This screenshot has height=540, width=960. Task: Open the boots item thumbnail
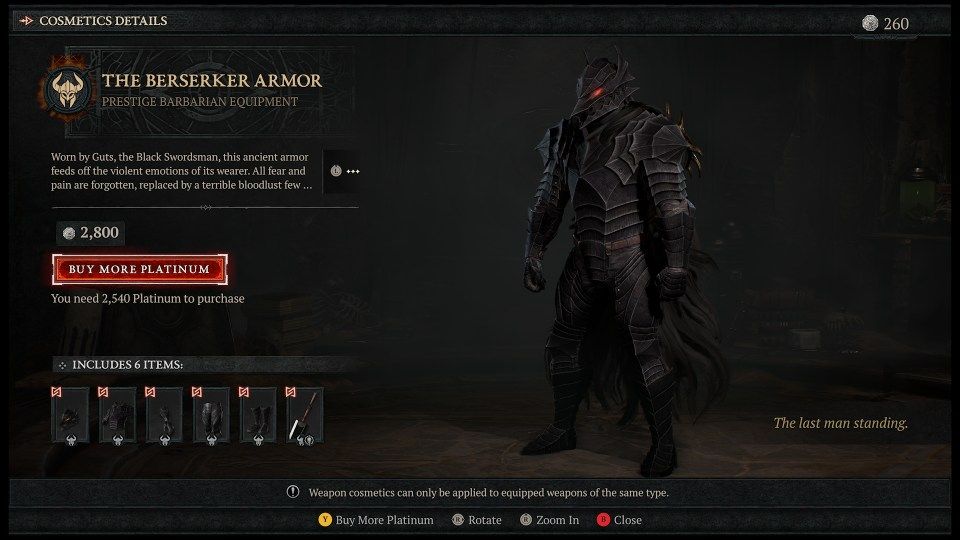click(x=258, y=416)
